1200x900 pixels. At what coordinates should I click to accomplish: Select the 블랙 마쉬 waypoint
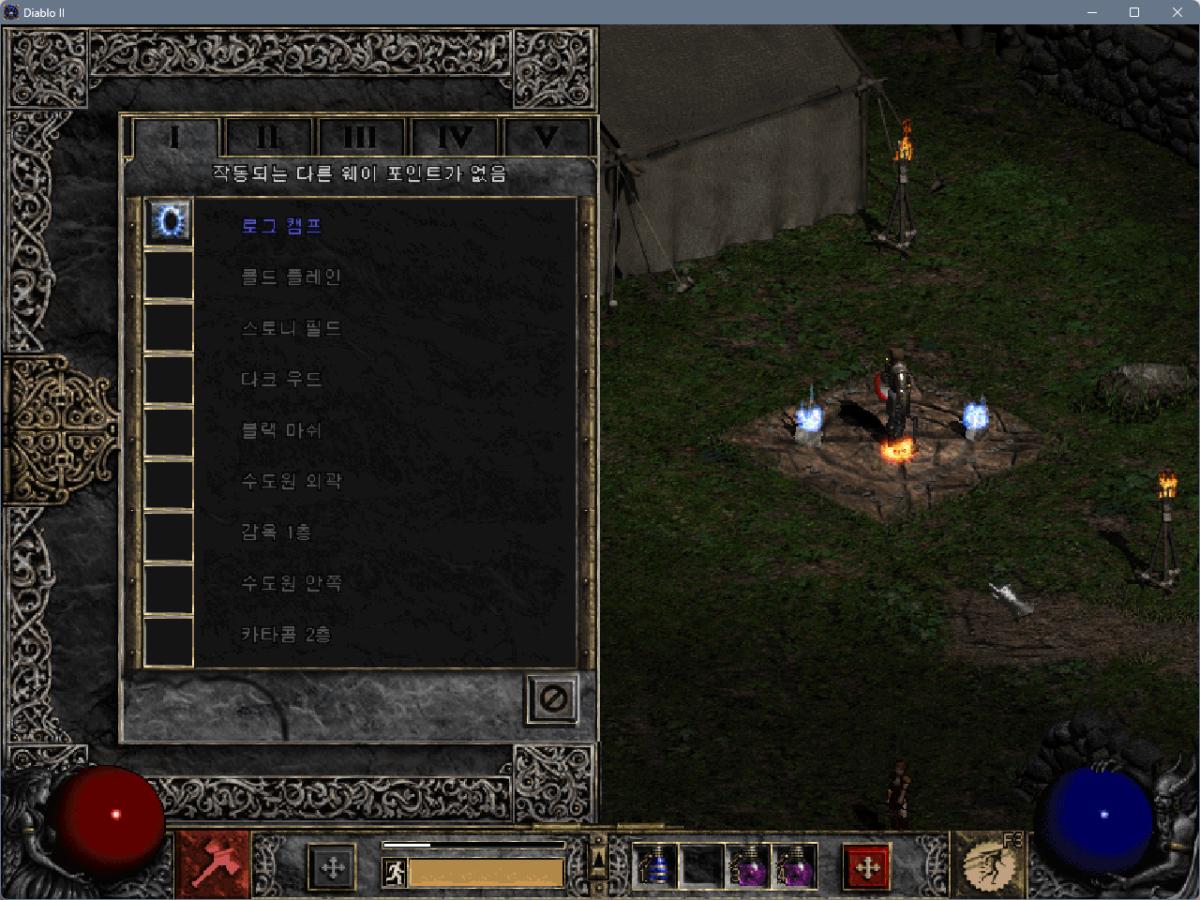[x=282, y=431]
